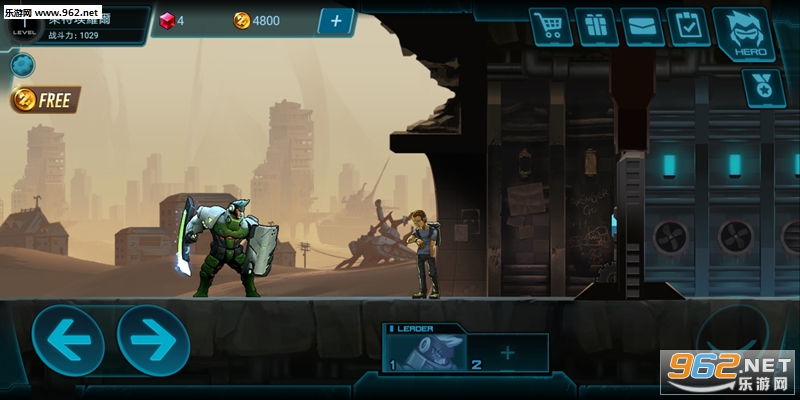The image size is (800, 400).
Task: Claim the FREE coin reward
Action: click(46, 100)
